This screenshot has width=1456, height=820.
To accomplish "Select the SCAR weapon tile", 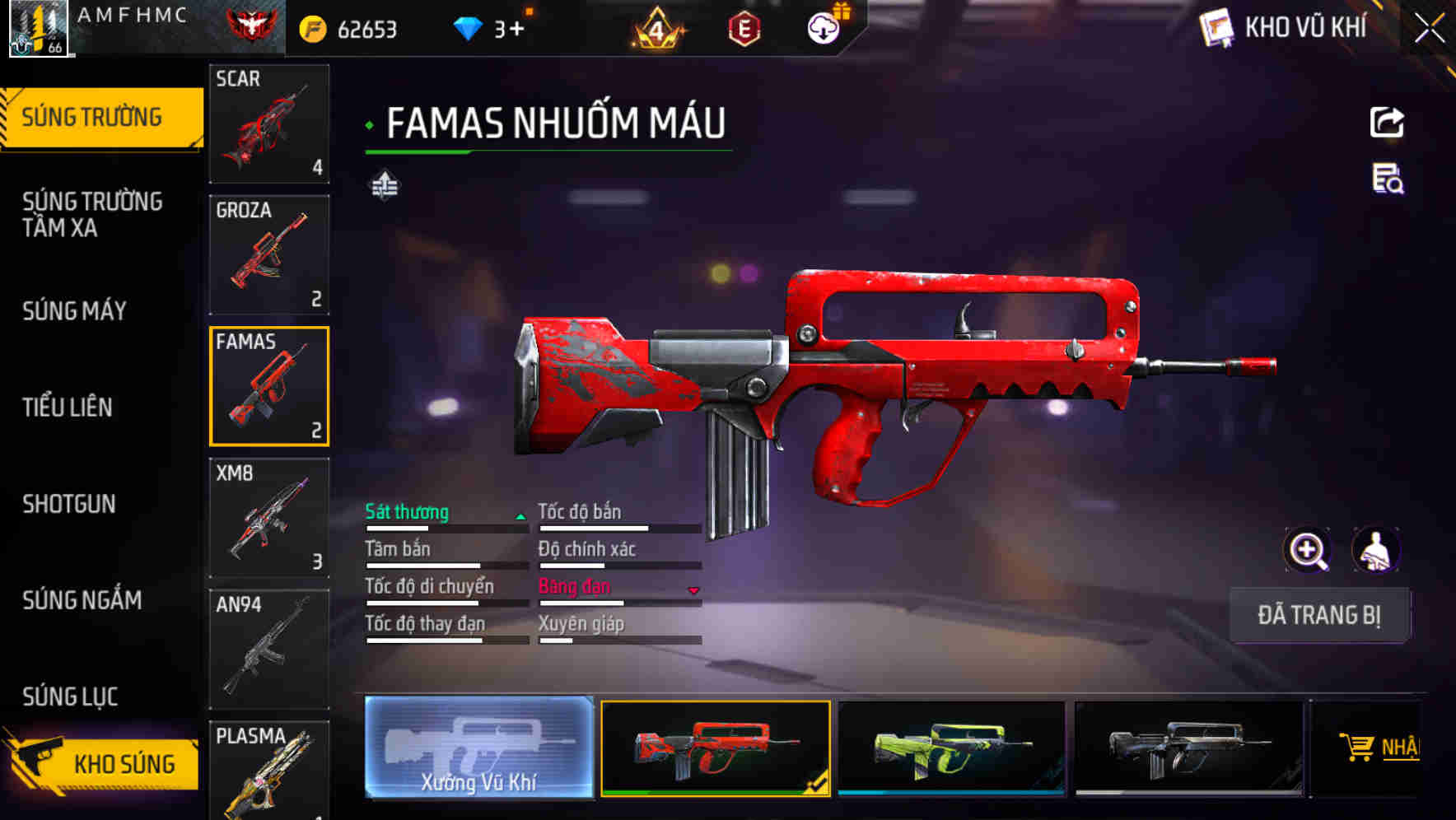I will click(269, 123).
